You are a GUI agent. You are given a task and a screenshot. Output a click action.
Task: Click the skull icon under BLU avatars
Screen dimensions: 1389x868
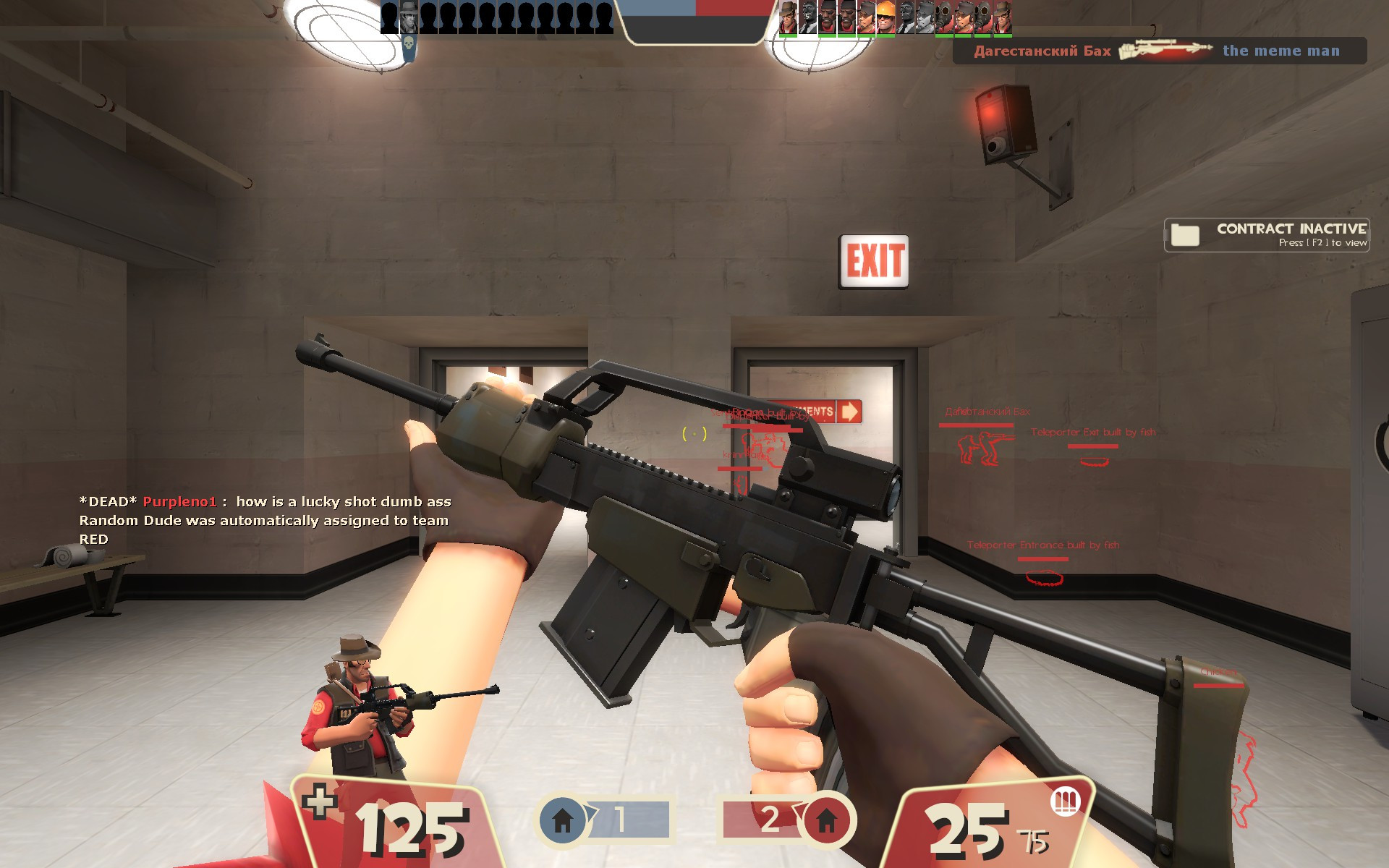[x=408, y=43]
